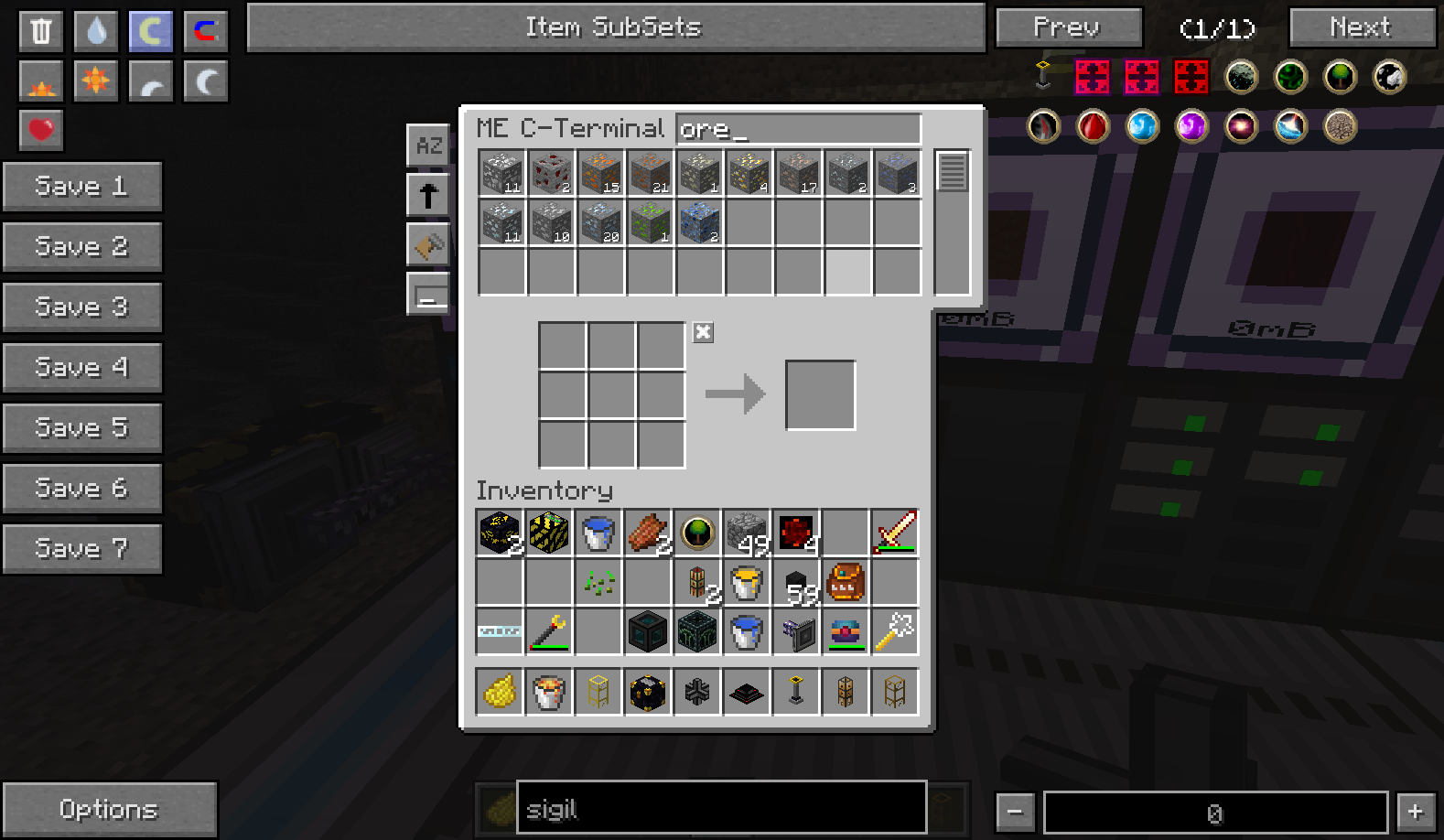The height and width of the screenshot is (840, 1444).
Task: Go to the Next item page
Action: point(1361,27)
